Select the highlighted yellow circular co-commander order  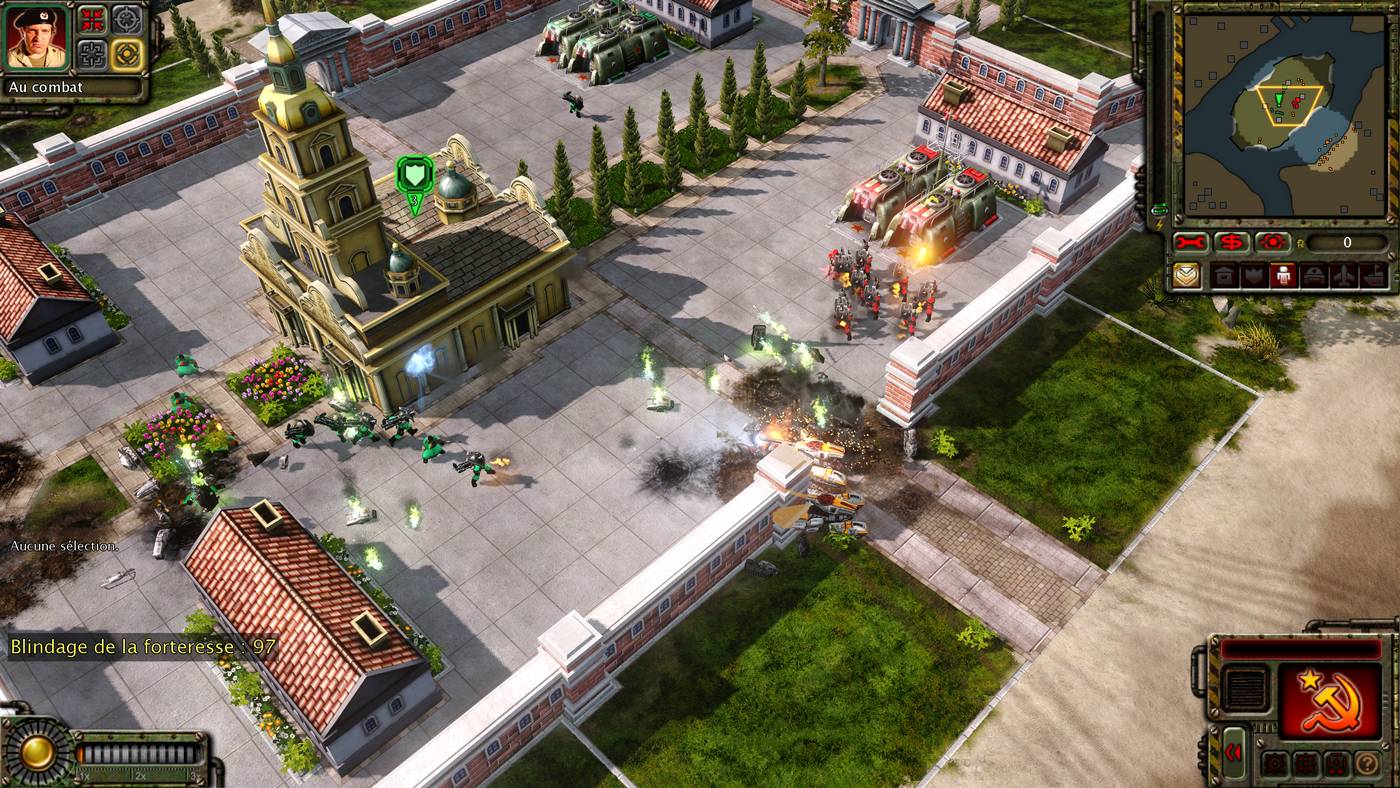click(126, 53)
